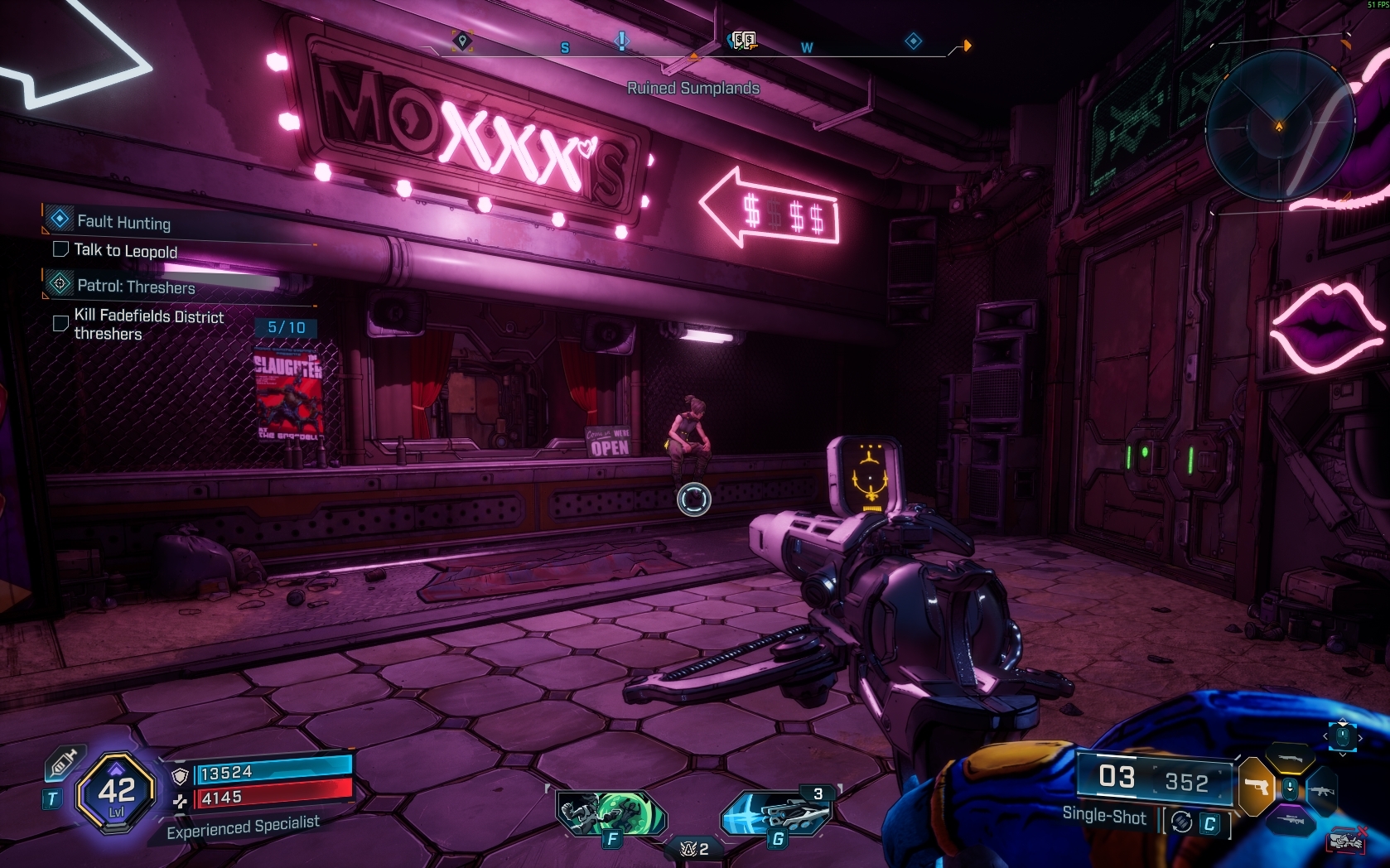Viewport: 1390px width, 868px height.
Task: Click the Fault Hunting quest tracker entry
Action: pyautogui.click(x=123, y=221)
